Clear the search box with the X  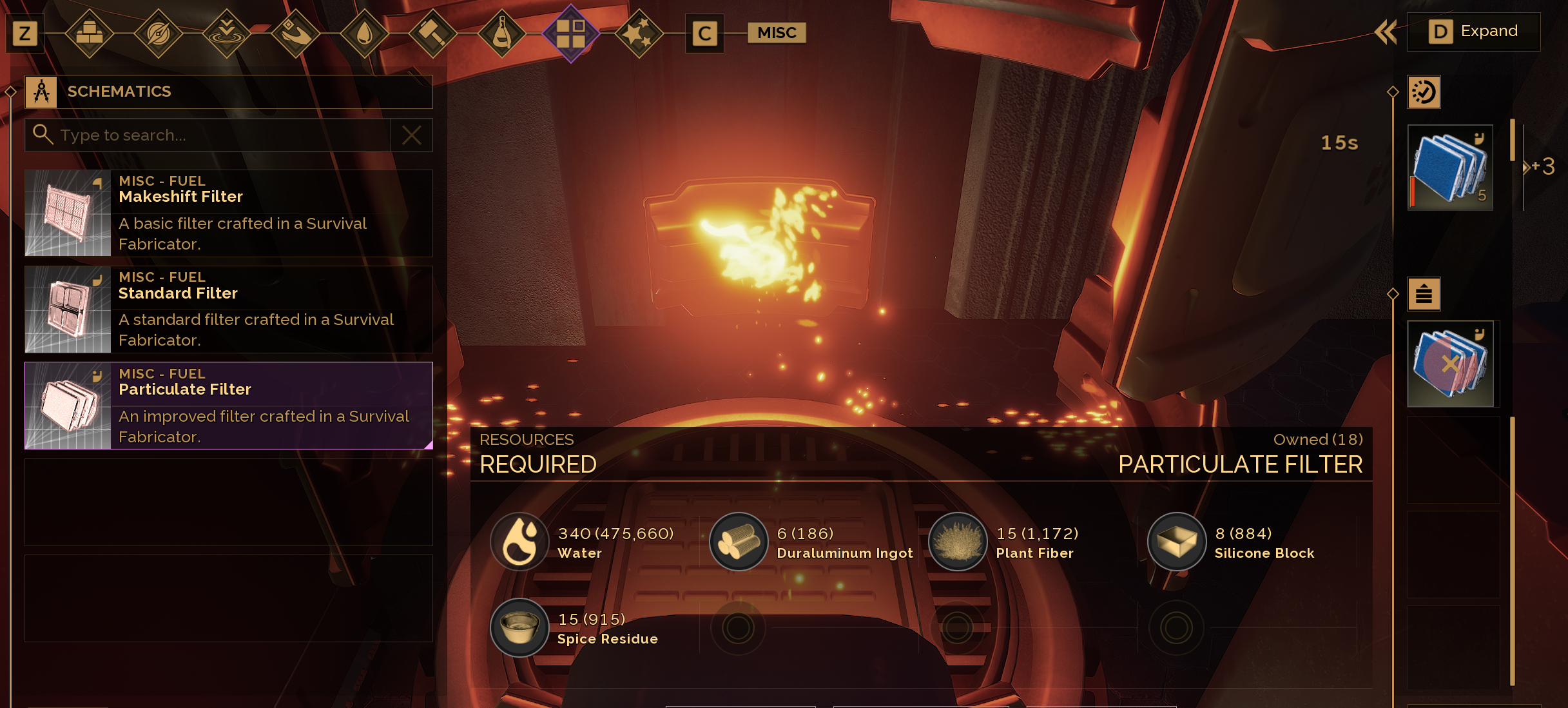point(411,135)
